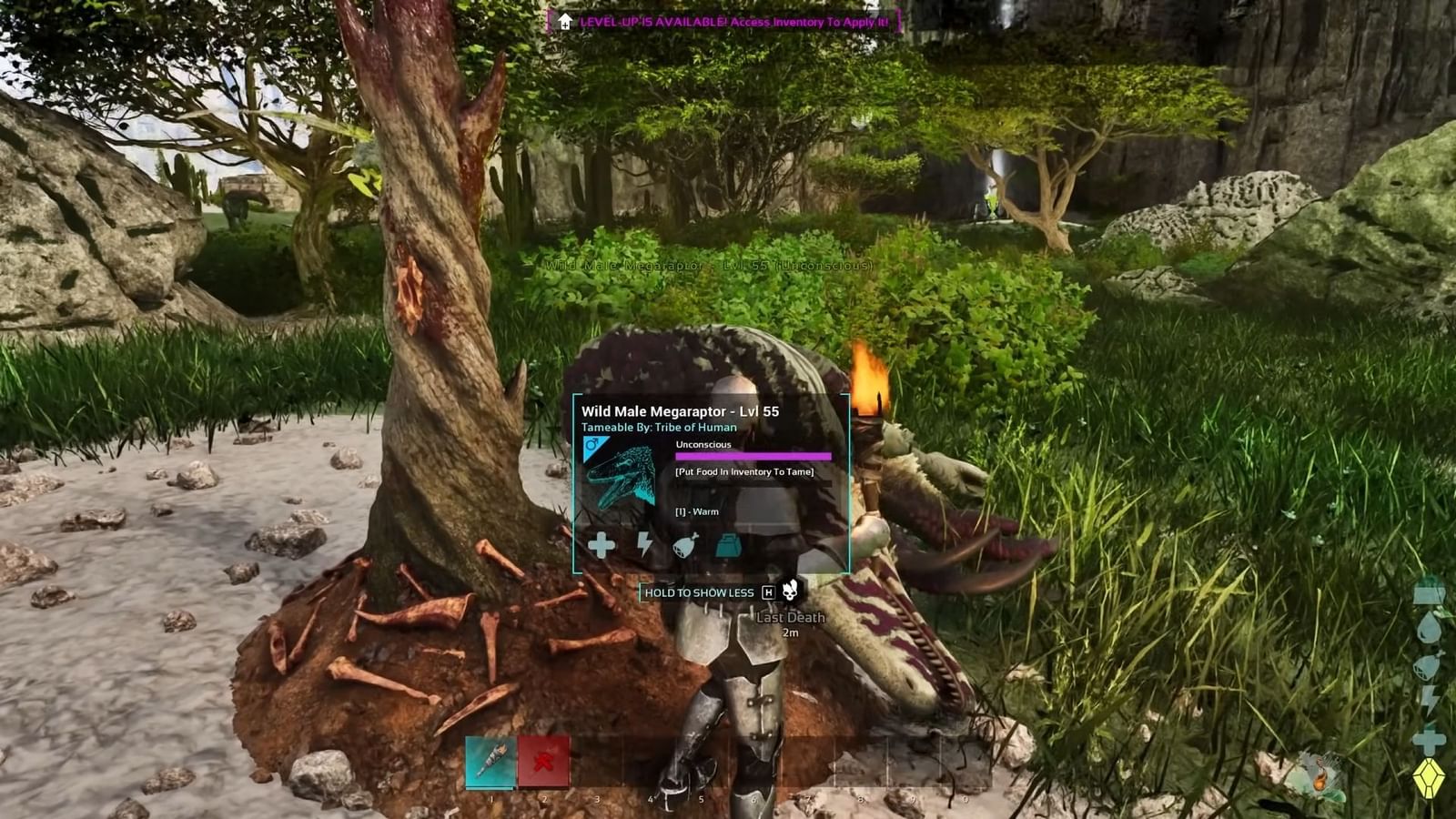This screenshot has width=1456, height=819.
Task: Select the stamina lightning icon in the HUD
Action: 1429,700
